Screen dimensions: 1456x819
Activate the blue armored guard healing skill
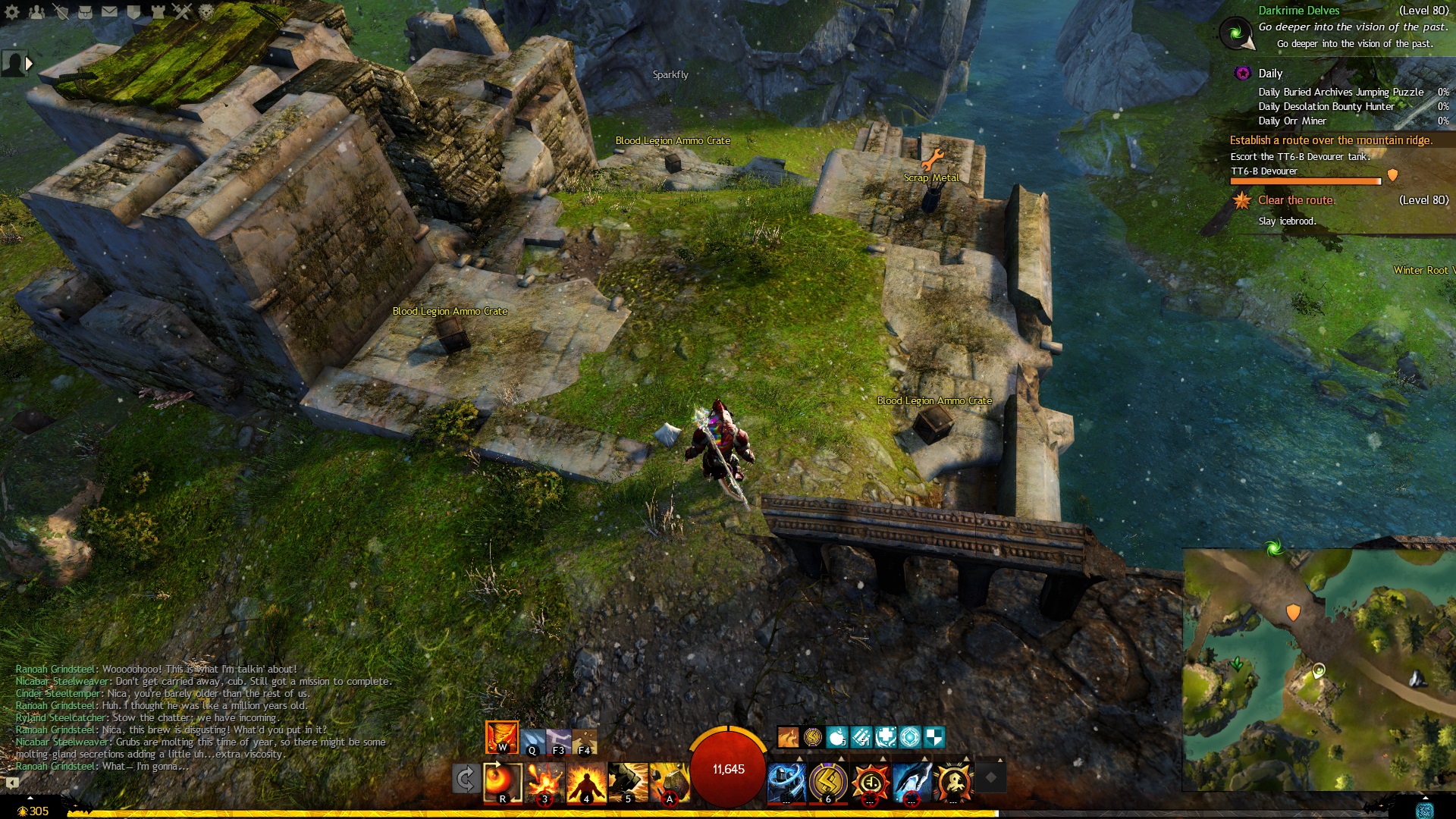(786, 781)
